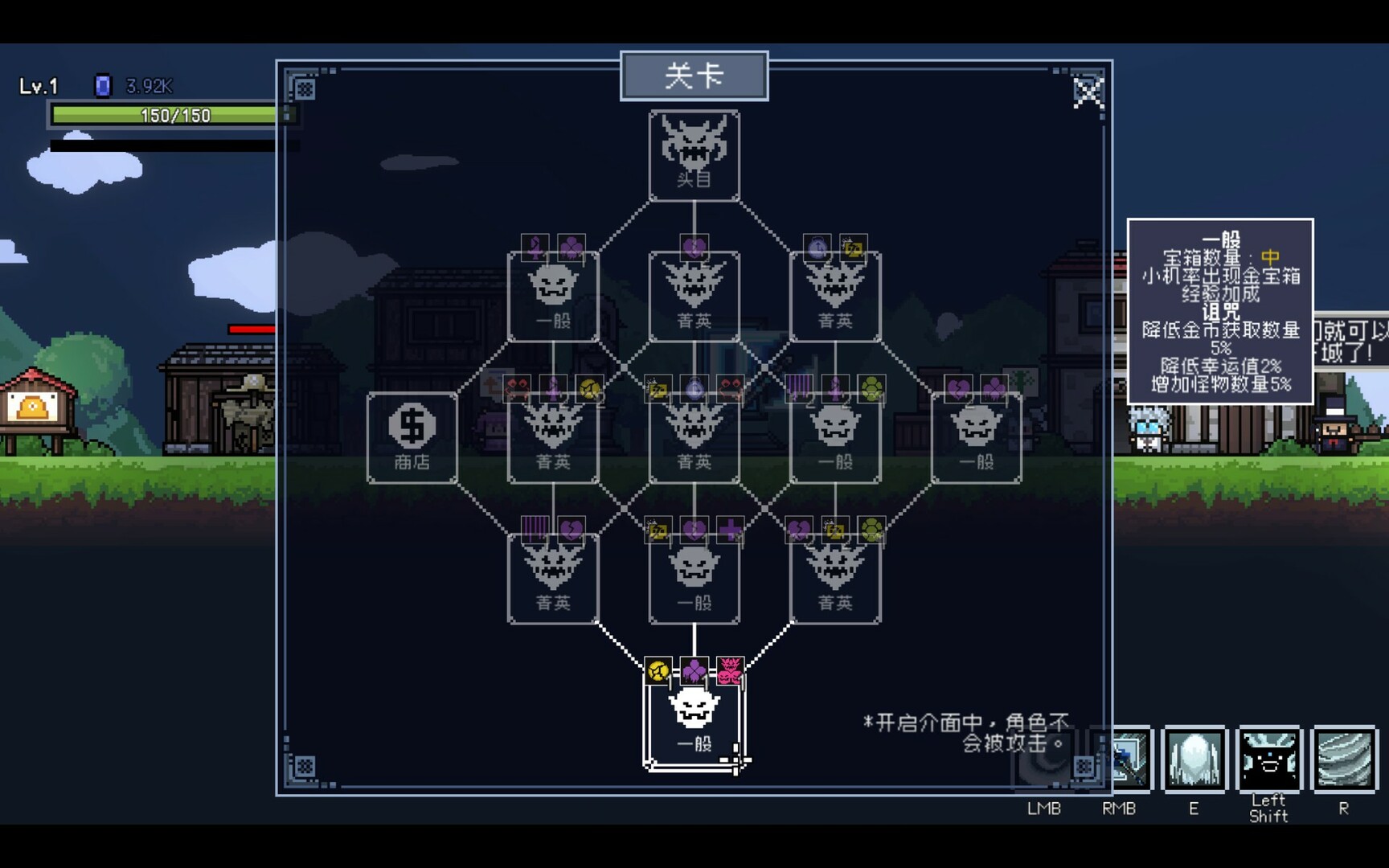Select the turtle shell reward icon
Screen dimensions: 1389x868
click(x=873, y=388)
